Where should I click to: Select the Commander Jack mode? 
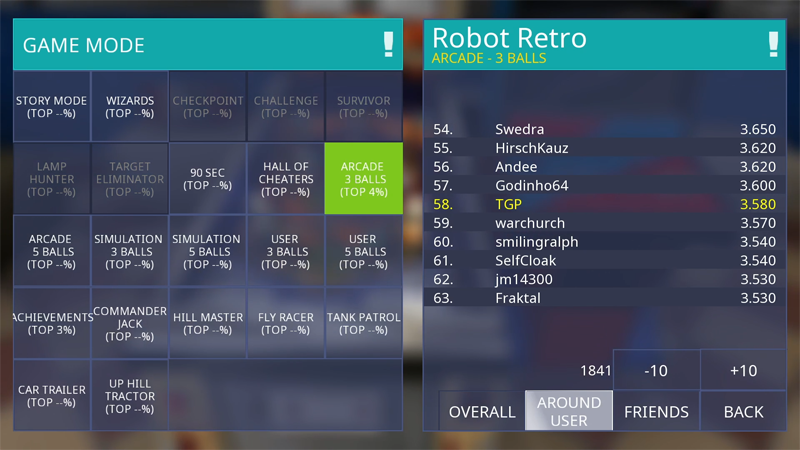click(x=130, y=323)
